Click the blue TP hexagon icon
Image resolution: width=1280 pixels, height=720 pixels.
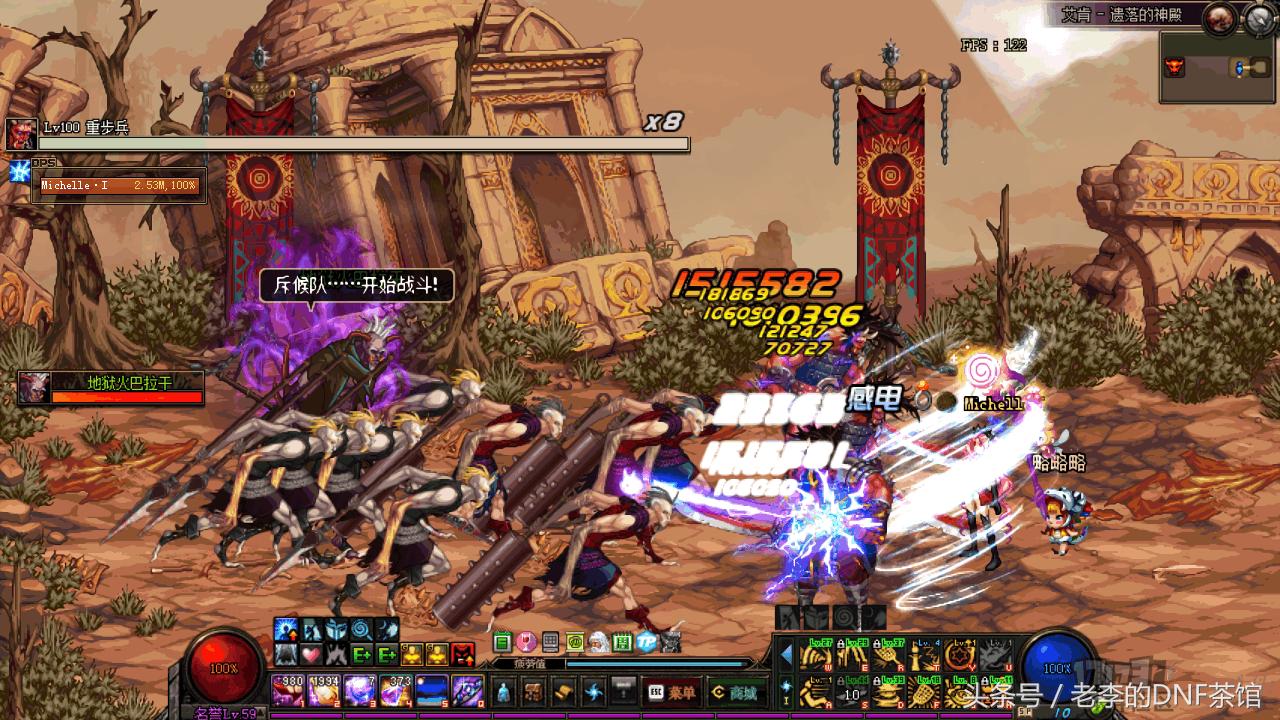[x=647, y=642]
